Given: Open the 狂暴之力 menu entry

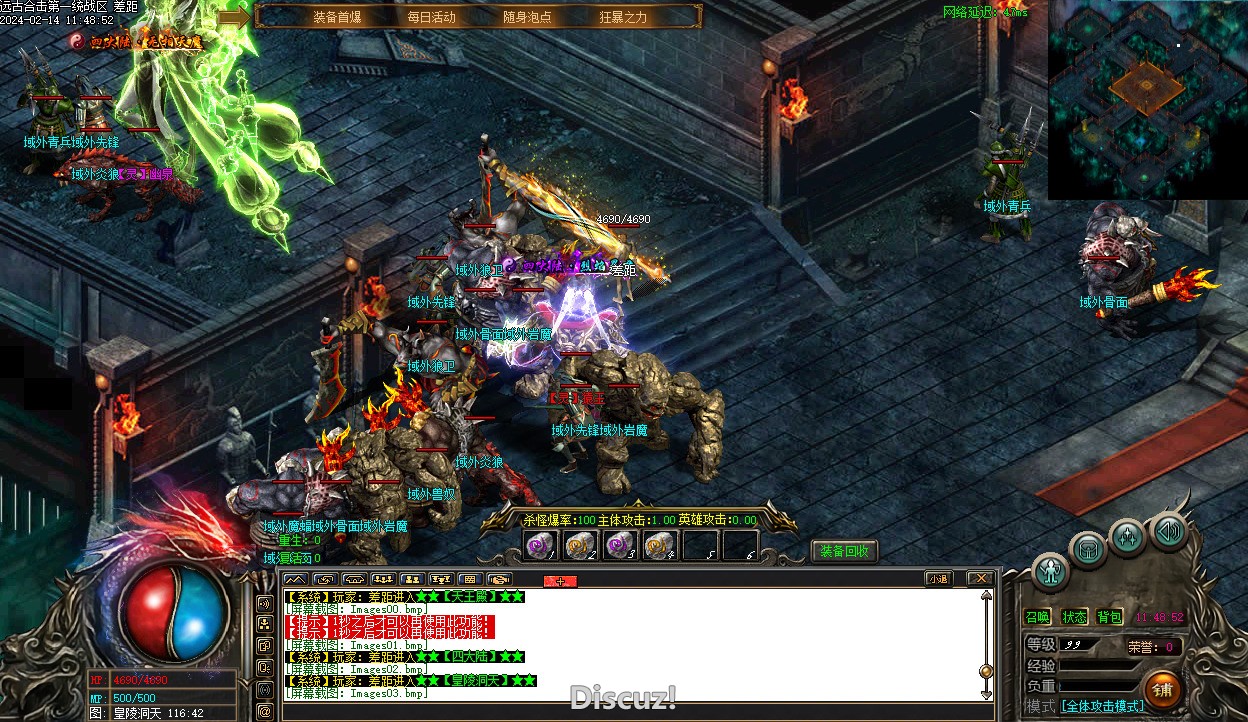Looking at the screenshot, I should point(623,17).
